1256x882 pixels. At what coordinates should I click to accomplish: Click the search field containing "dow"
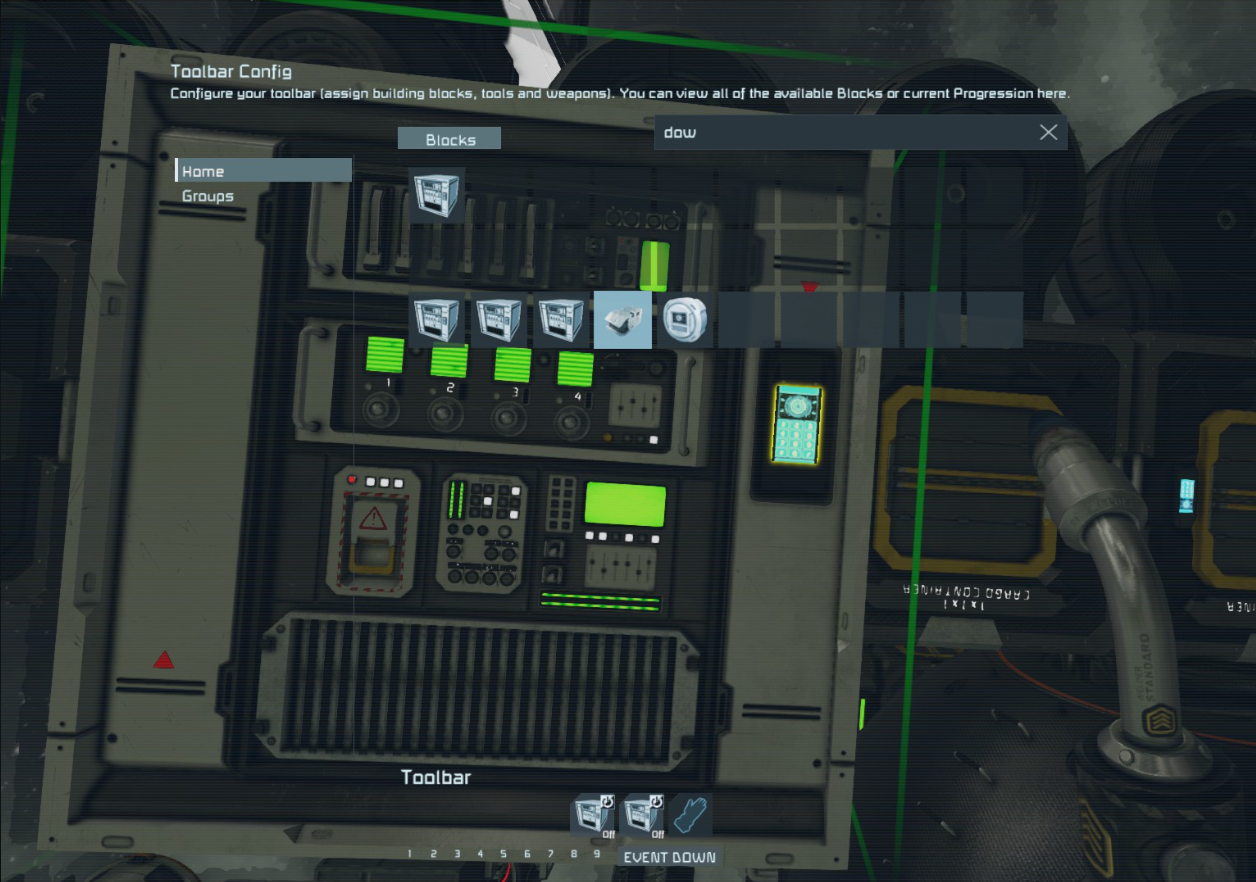tap(840, 132)
